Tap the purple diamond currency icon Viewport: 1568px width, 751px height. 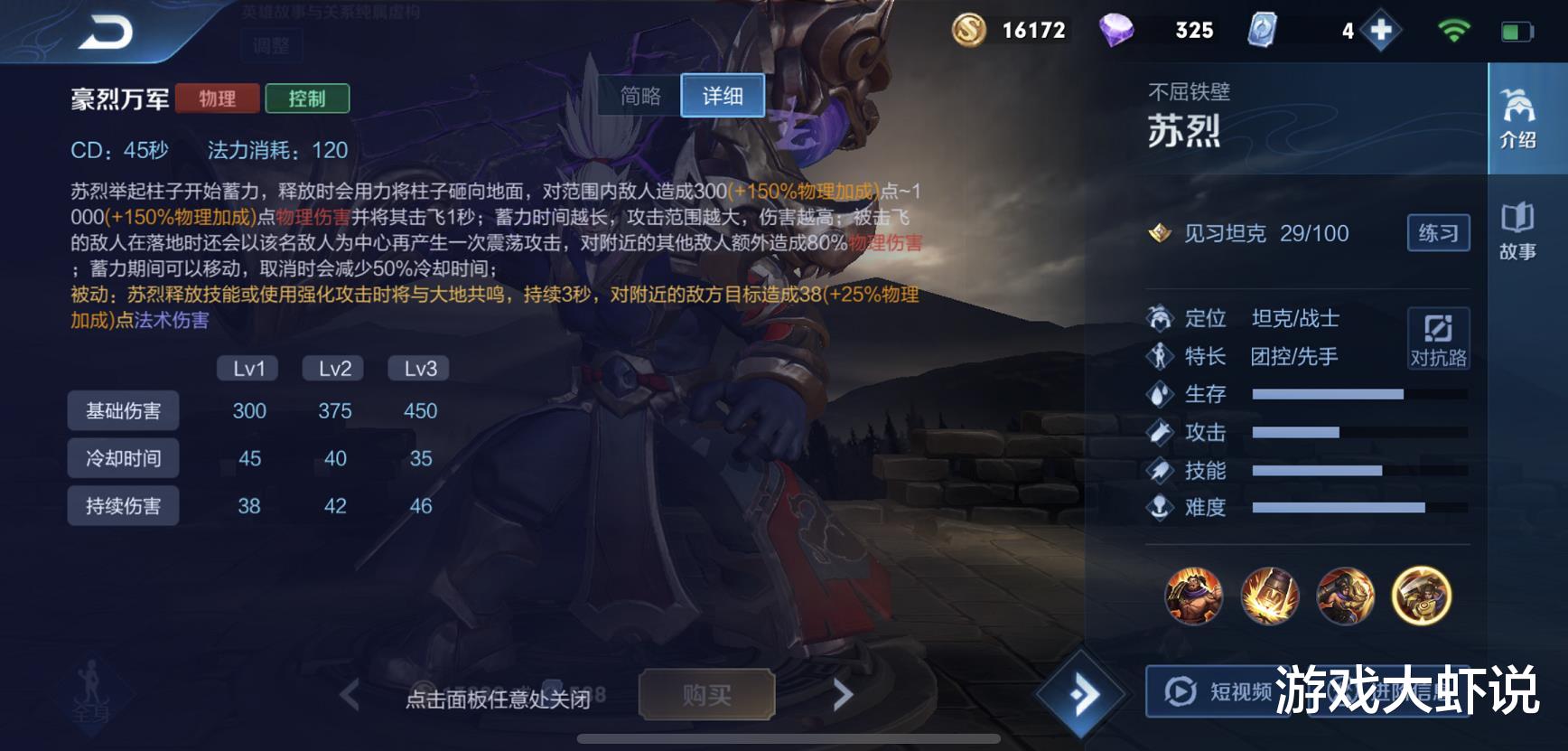click(x=1115, y=30)
